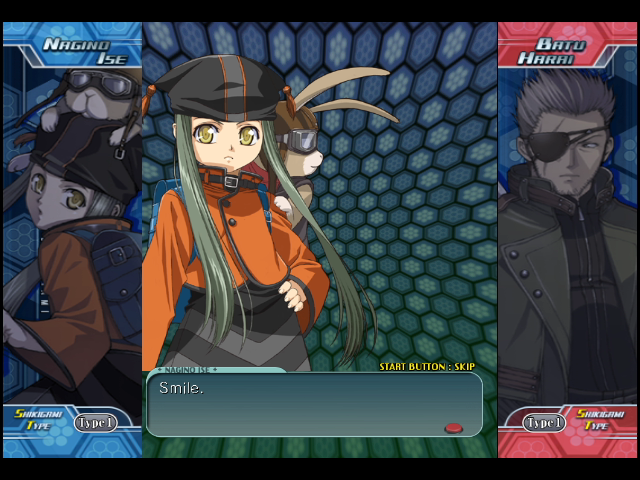Select Batu Harai's Type 1 shikigami badge

tap(545, 423)
